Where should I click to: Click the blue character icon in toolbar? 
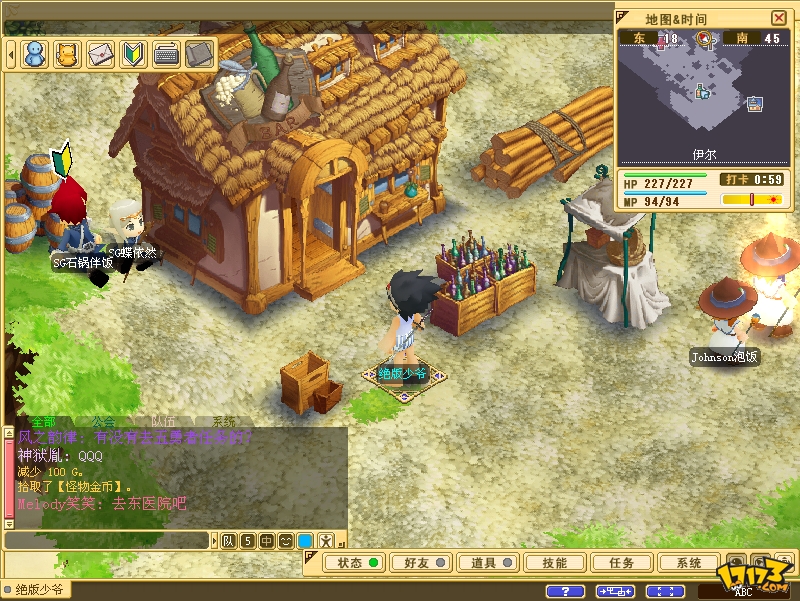[x=35, y=54]
